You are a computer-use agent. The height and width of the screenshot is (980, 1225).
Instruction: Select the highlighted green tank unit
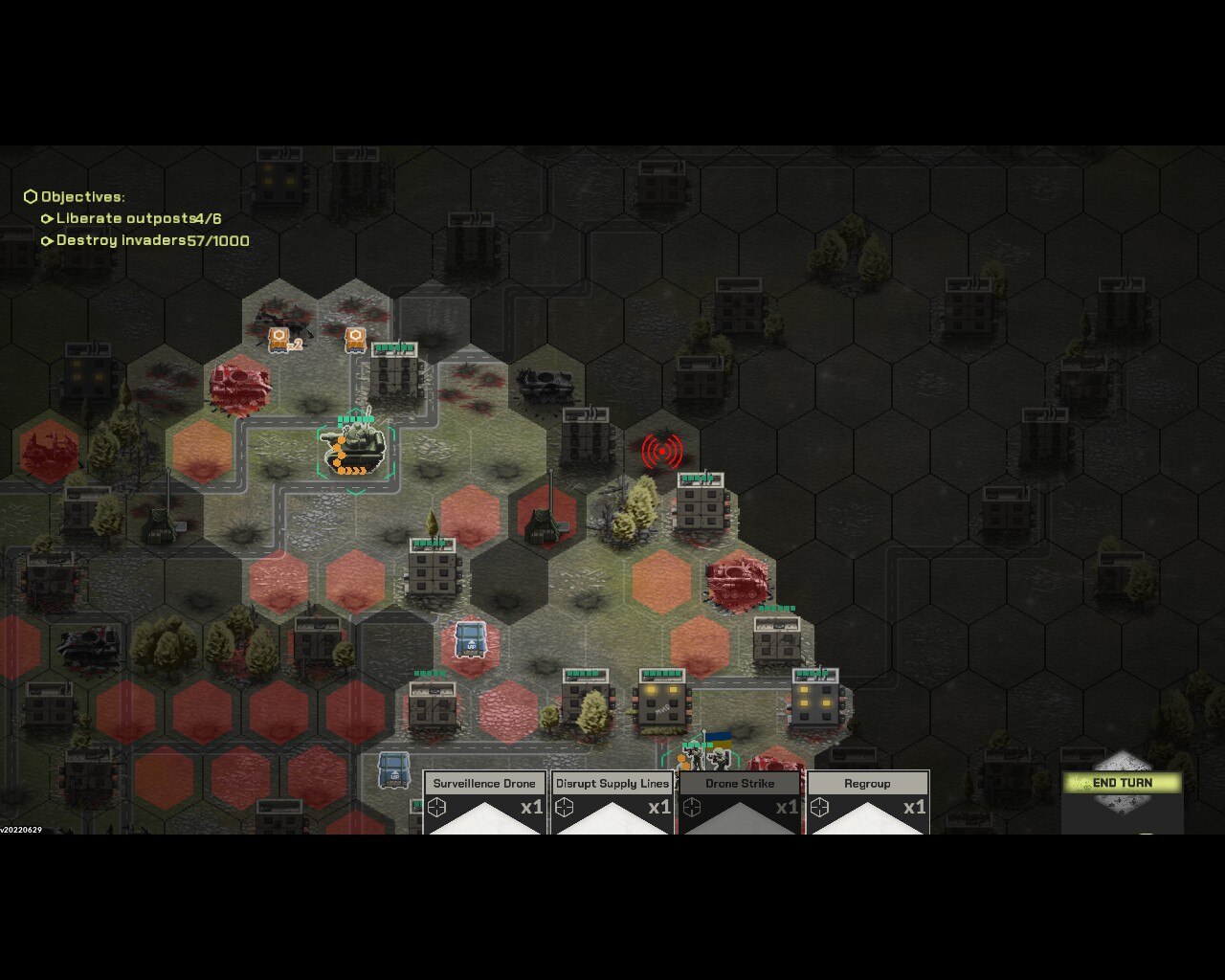click(x=356, y=449)
